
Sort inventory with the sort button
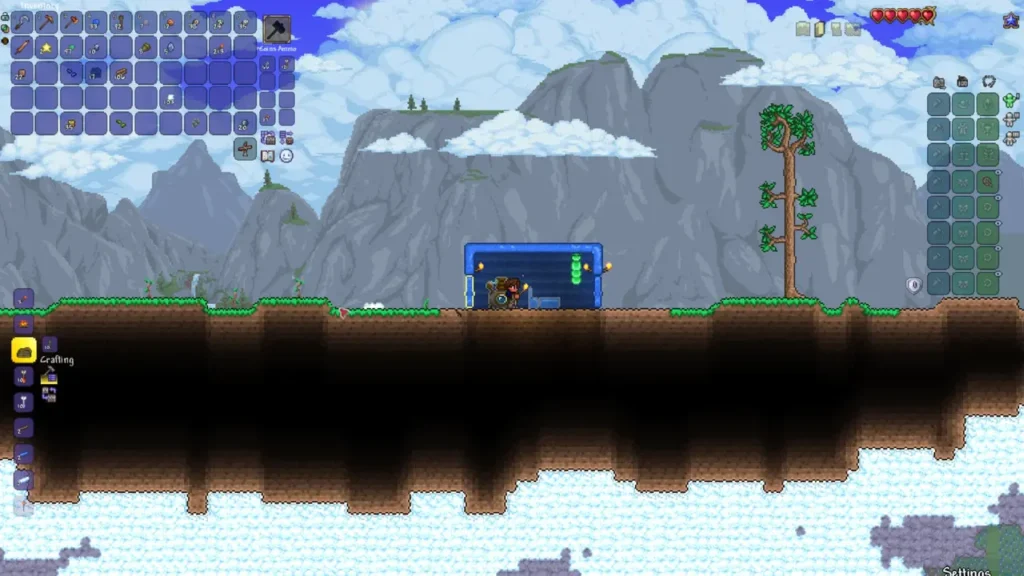point(286,137)
